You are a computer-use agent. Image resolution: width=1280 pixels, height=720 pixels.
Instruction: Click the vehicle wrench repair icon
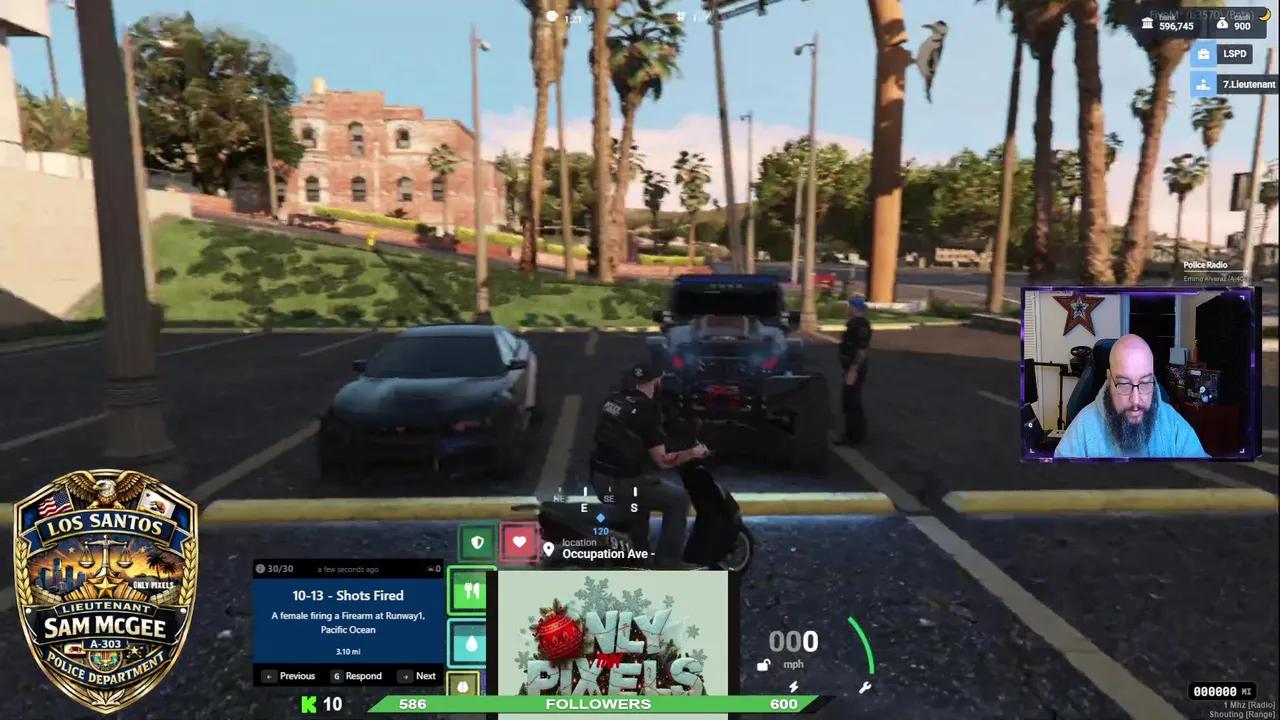pos(864,686)
